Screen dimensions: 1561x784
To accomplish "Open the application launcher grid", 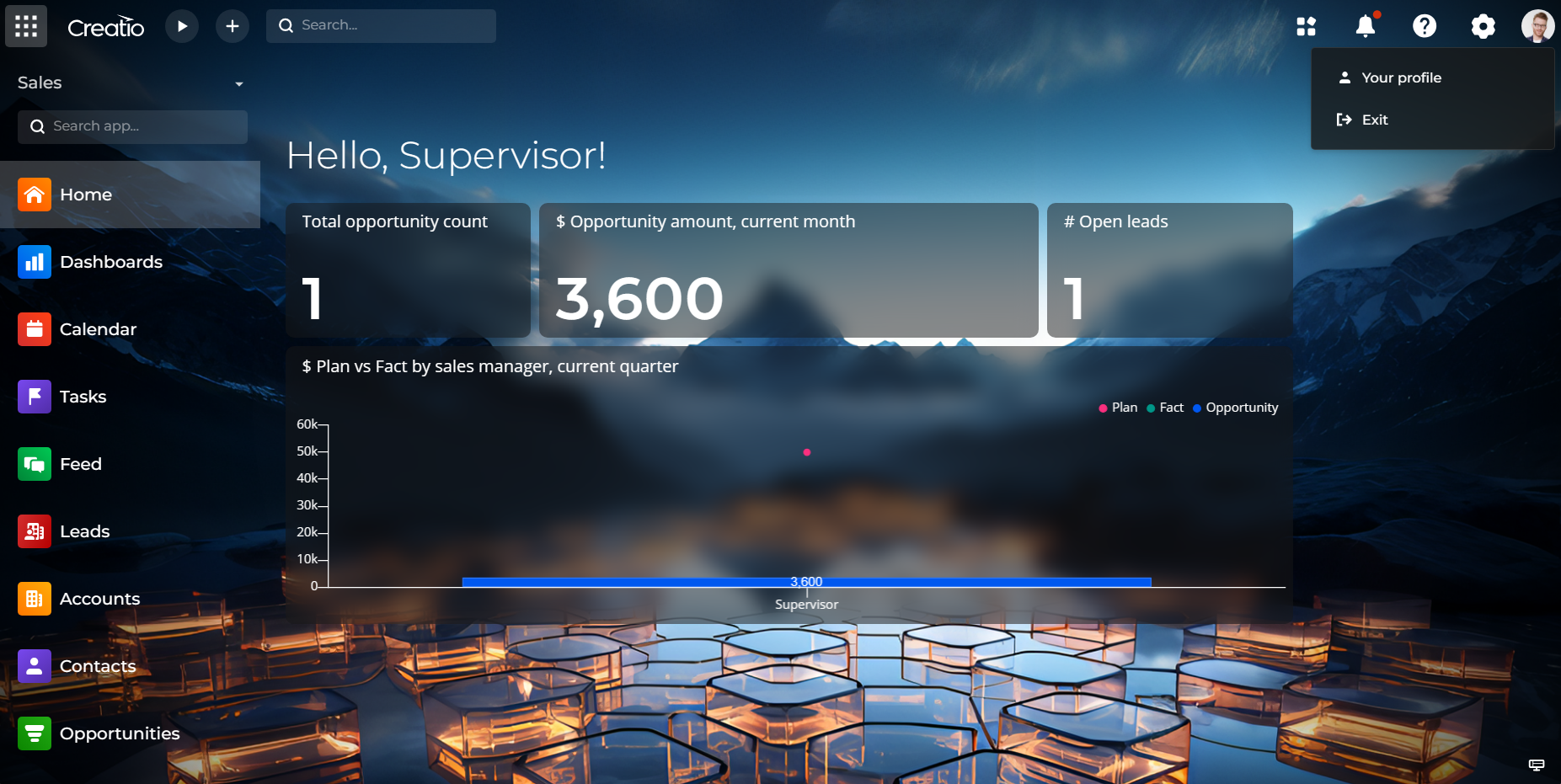I will 1307,26.
